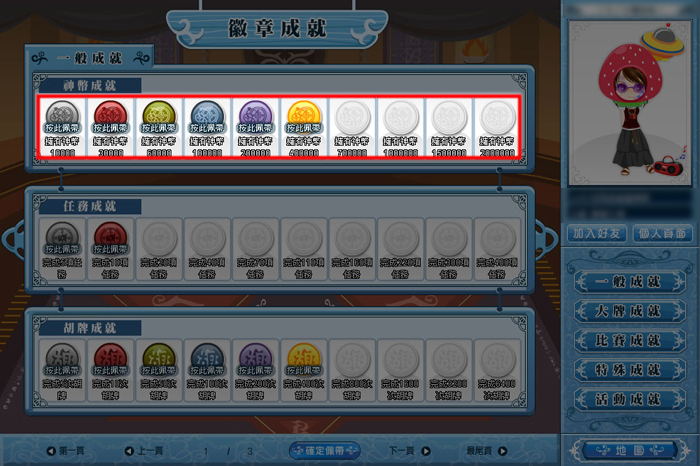700x466 pixels.
Task: Open 個人首面 profile page
Action: (660, 233)
